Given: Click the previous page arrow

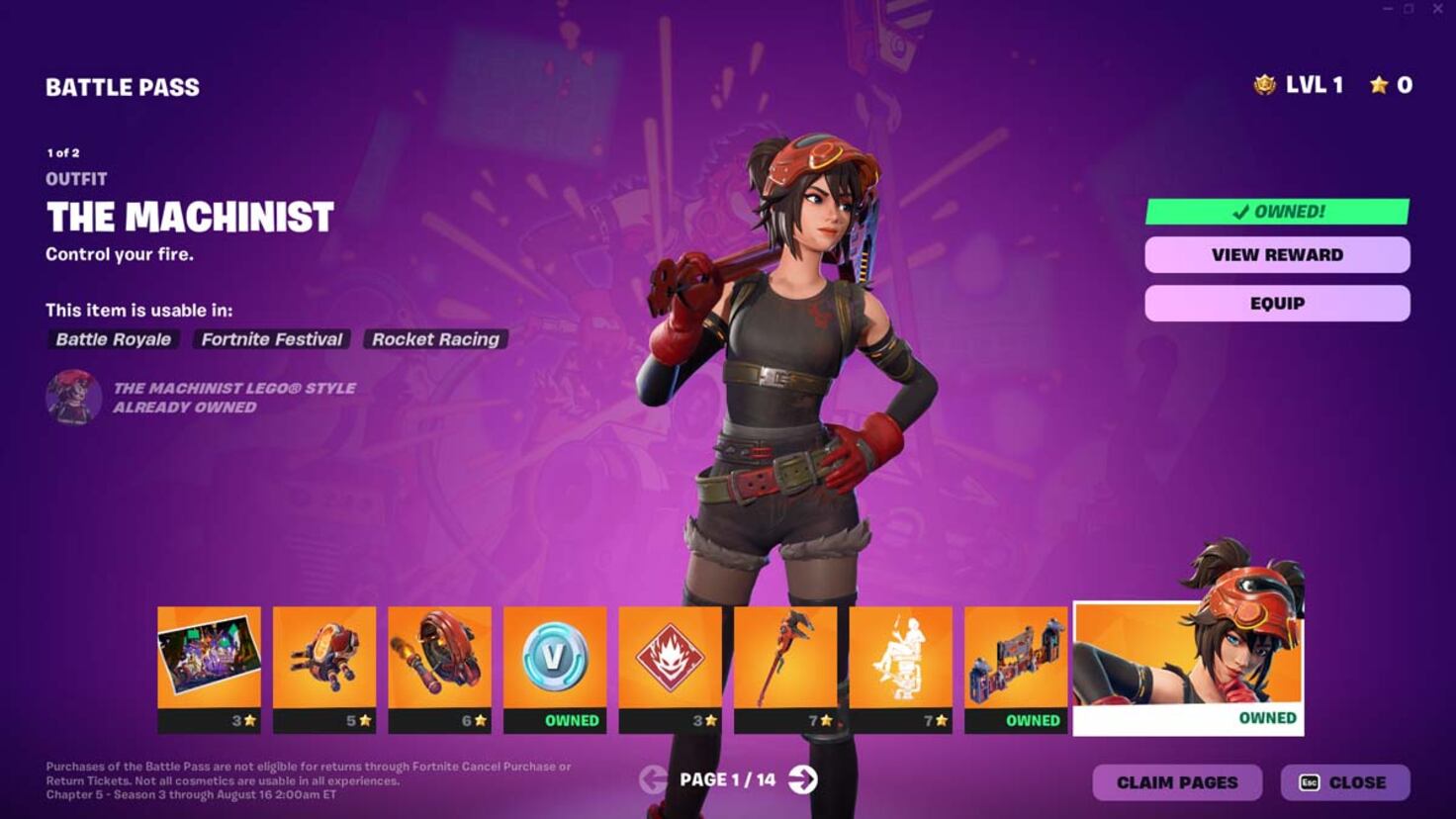Looking at the screenshot, I should point(652,779).
